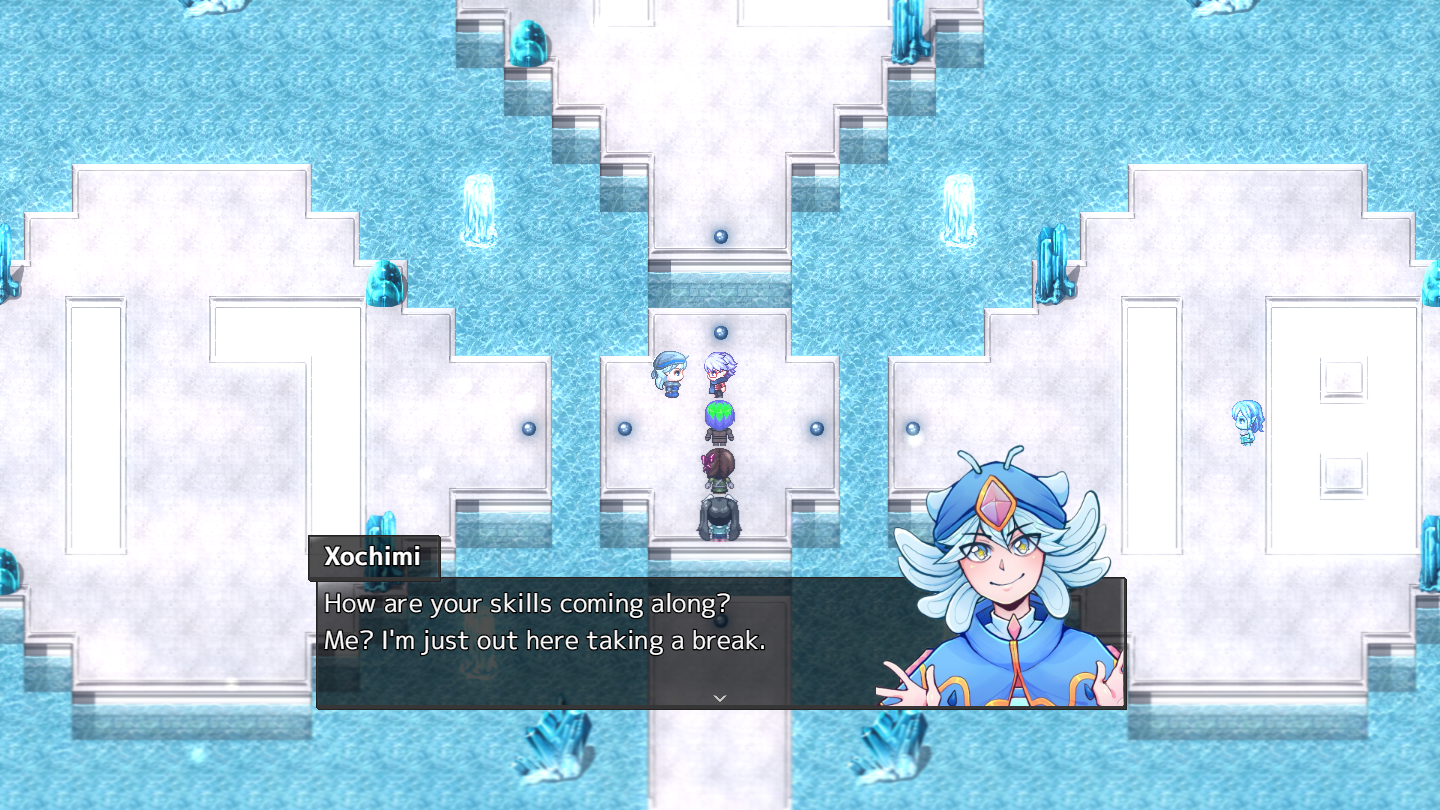Select the blue orb above the party

point(719,330)
